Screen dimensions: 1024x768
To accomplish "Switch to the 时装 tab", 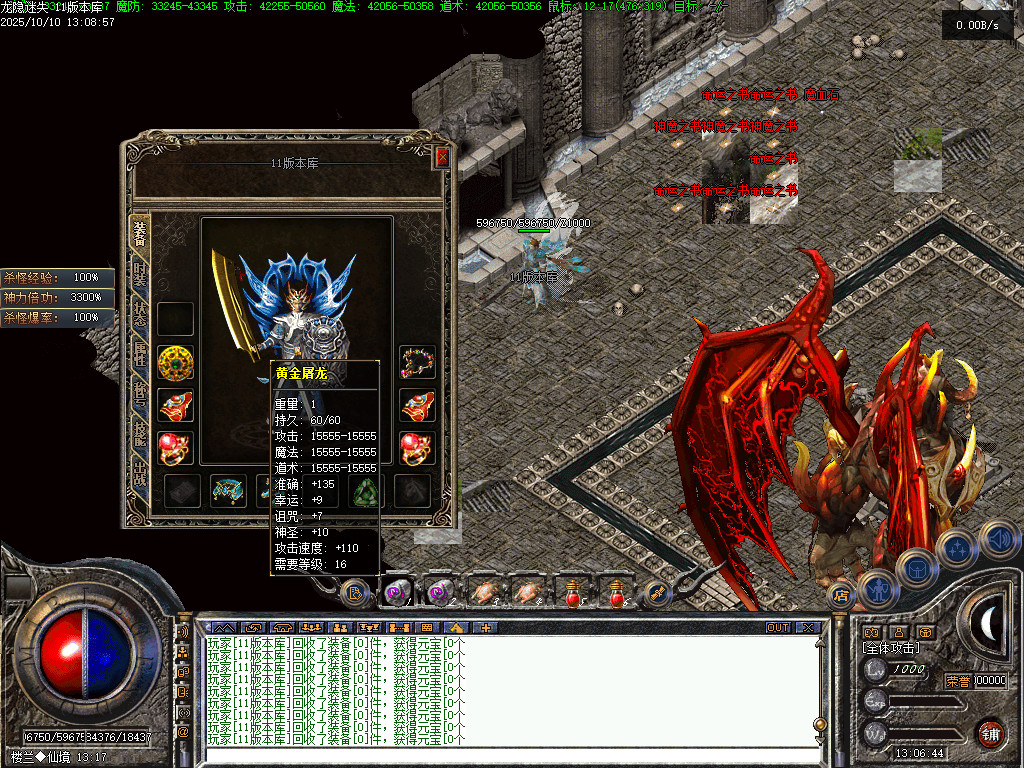I will [140, 276].
